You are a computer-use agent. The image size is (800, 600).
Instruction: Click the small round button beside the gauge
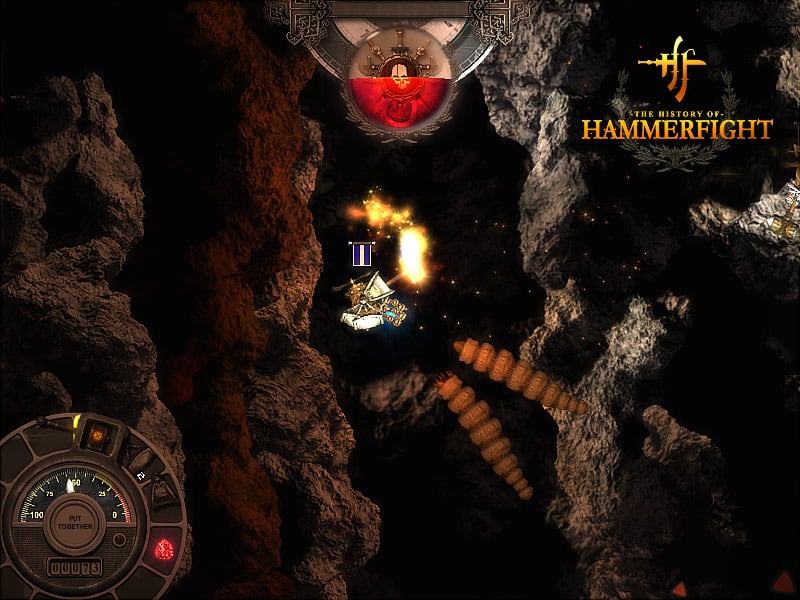tap(120, 540)
